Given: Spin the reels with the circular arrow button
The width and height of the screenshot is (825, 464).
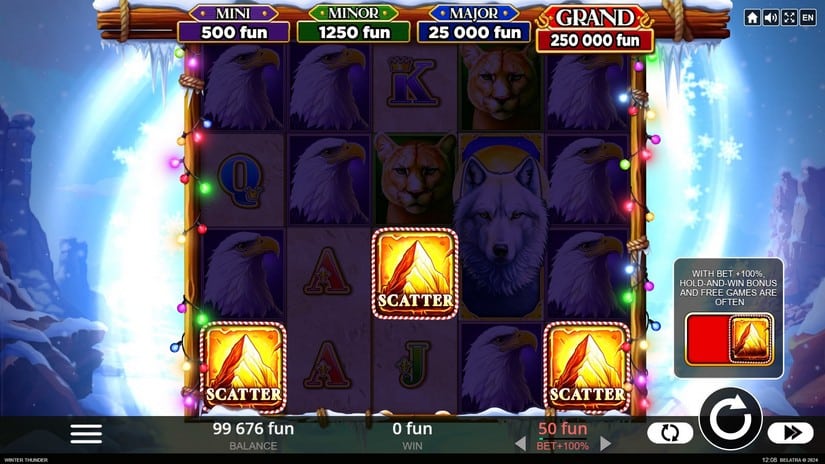Looking at the screenshot, I should point(730,418).
